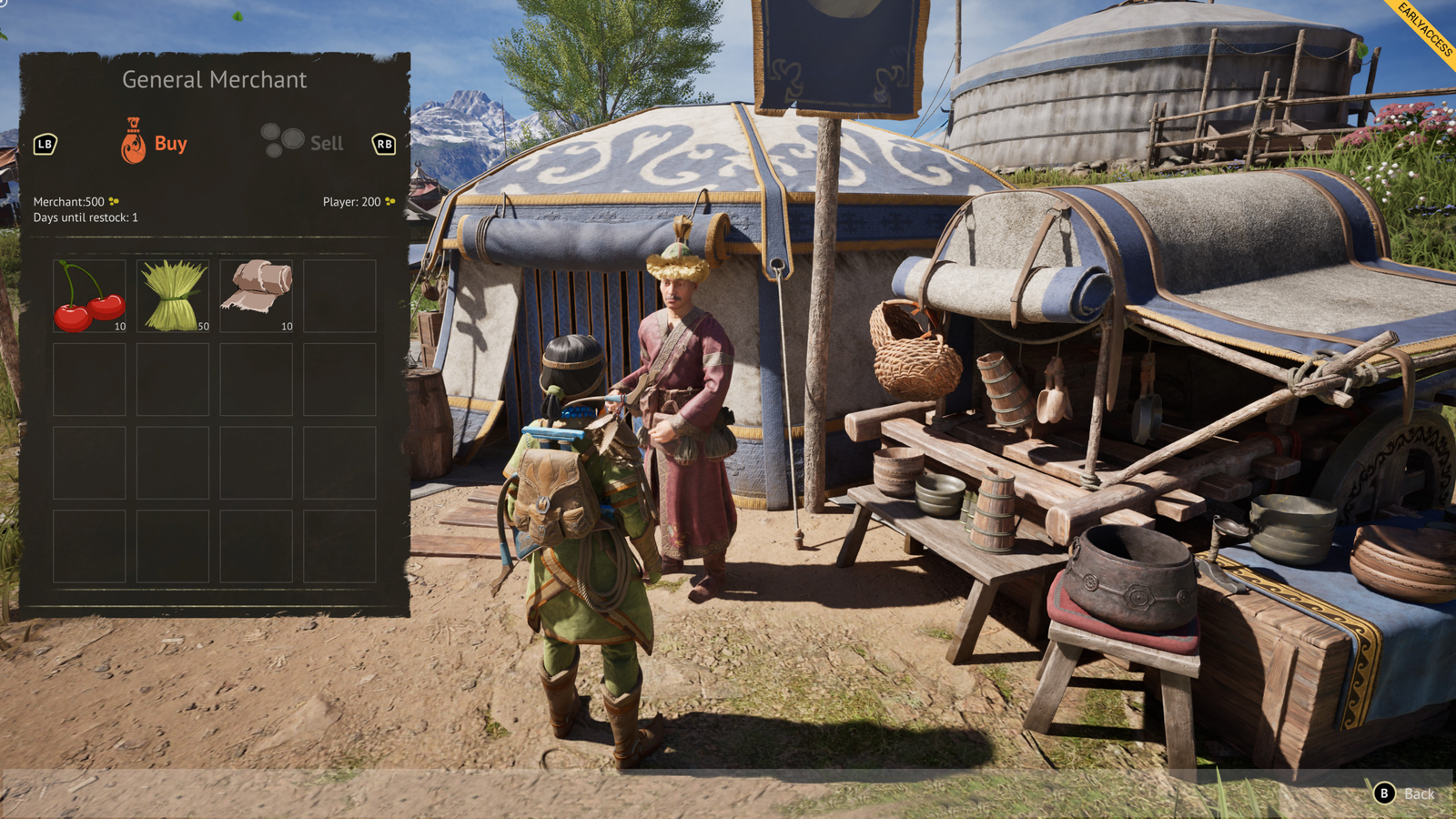Viewport: 1456px width, 819px height.
Task: Switch to the Buy tab
Action: click(155, 143)
